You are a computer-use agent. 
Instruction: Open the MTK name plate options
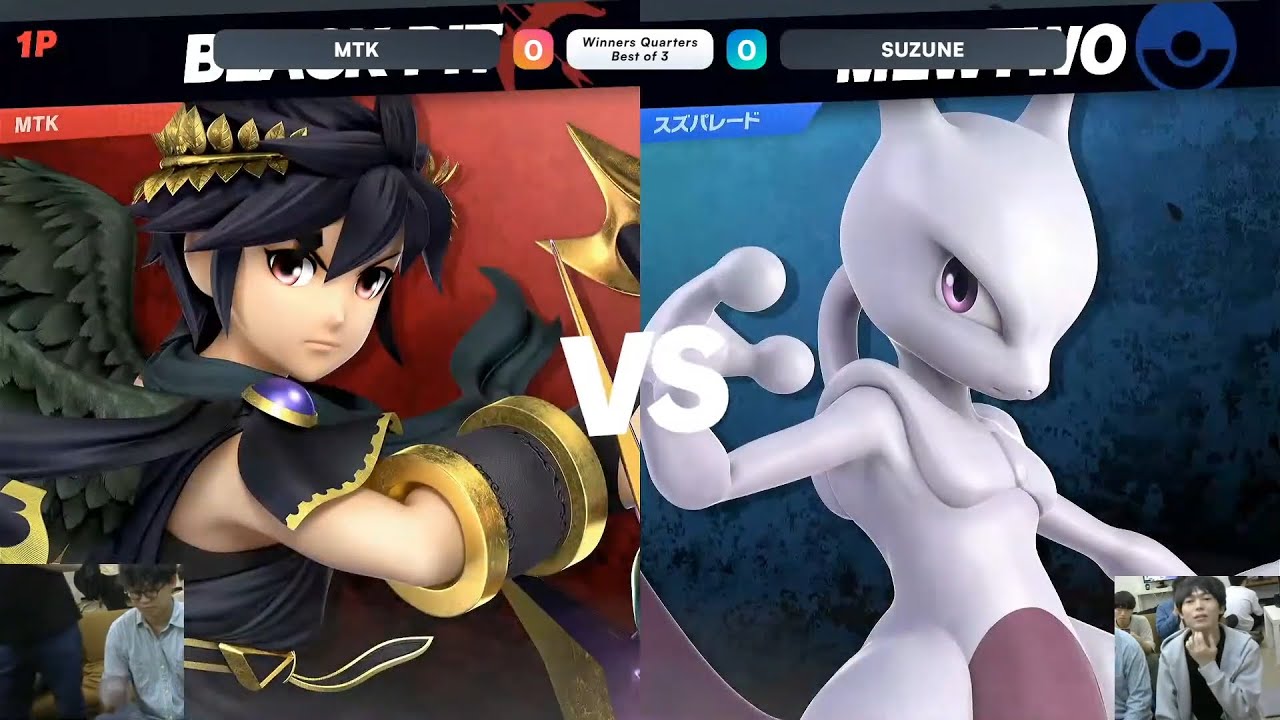click(356, 48)
